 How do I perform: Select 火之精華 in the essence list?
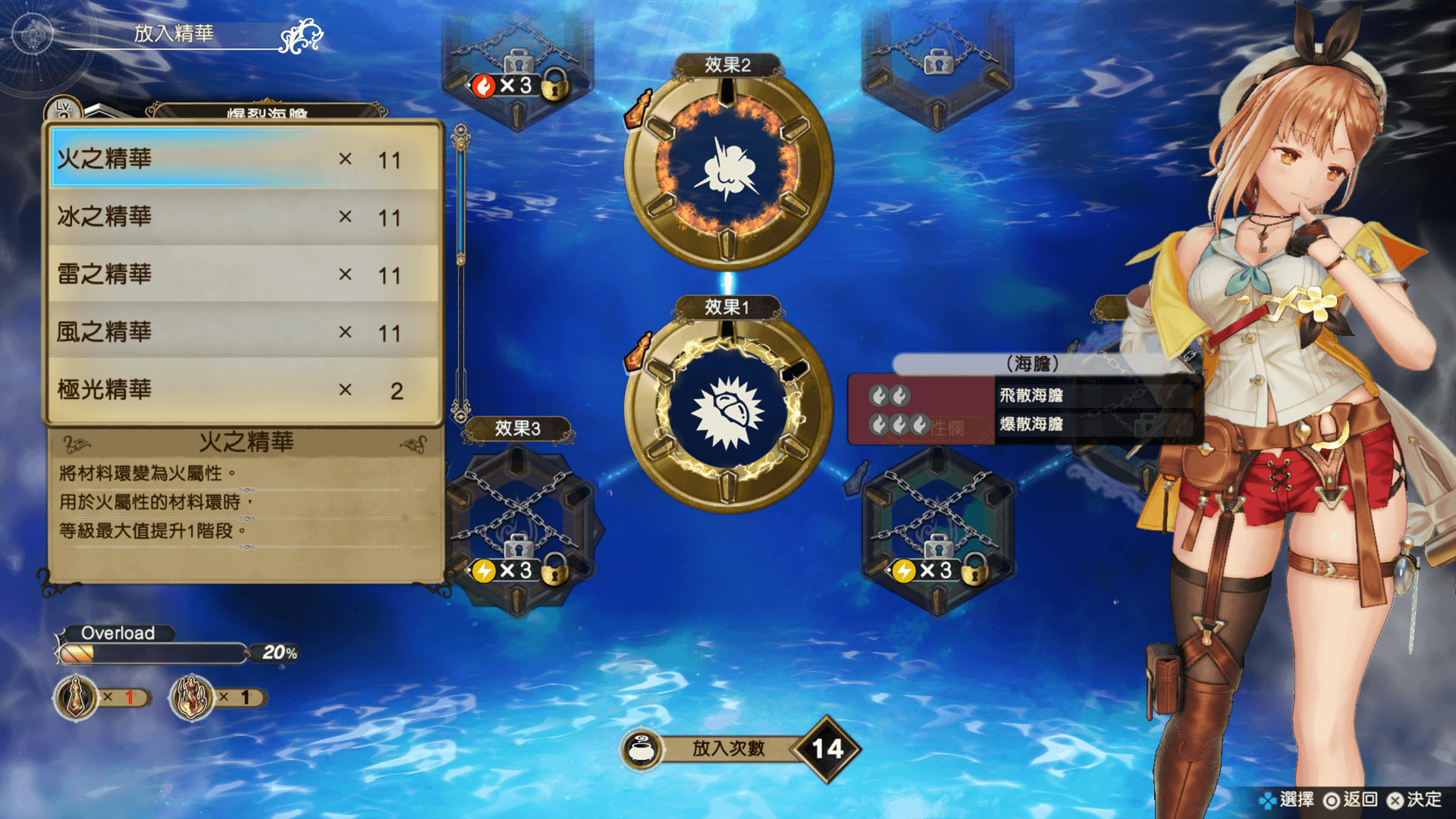(x=243, y=159)
